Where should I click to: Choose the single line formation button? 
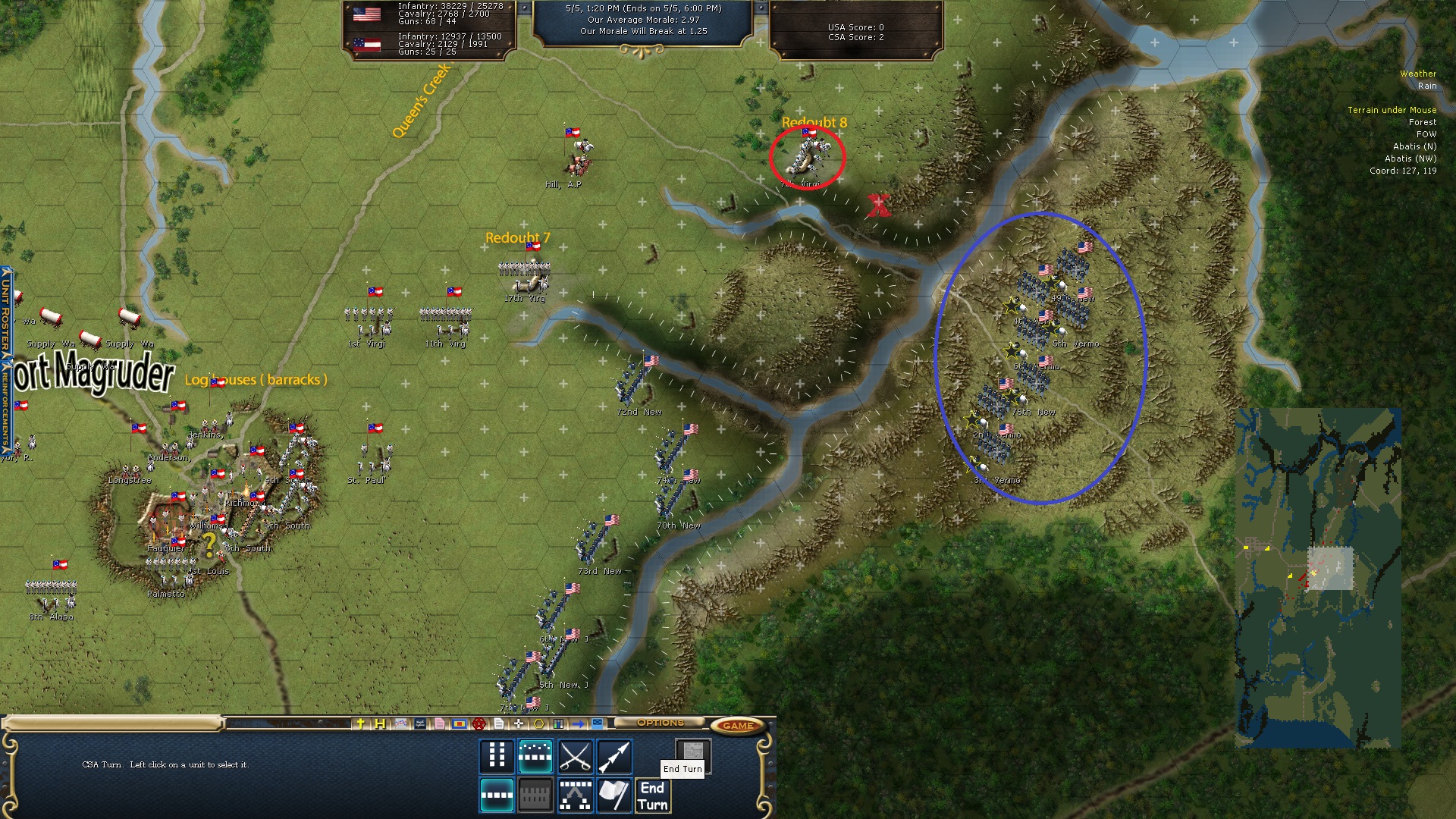tap(497, 795)
